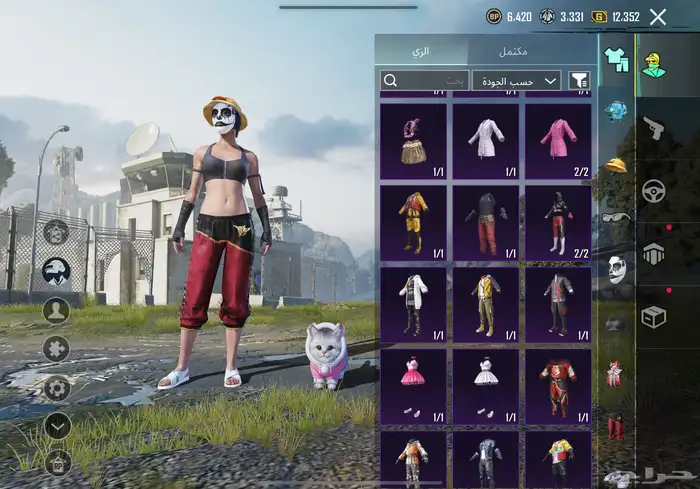The width and height of the screenshot is (700, 489).
Task: Pick the white ballet dress set
Action: [x=486, y=386]
